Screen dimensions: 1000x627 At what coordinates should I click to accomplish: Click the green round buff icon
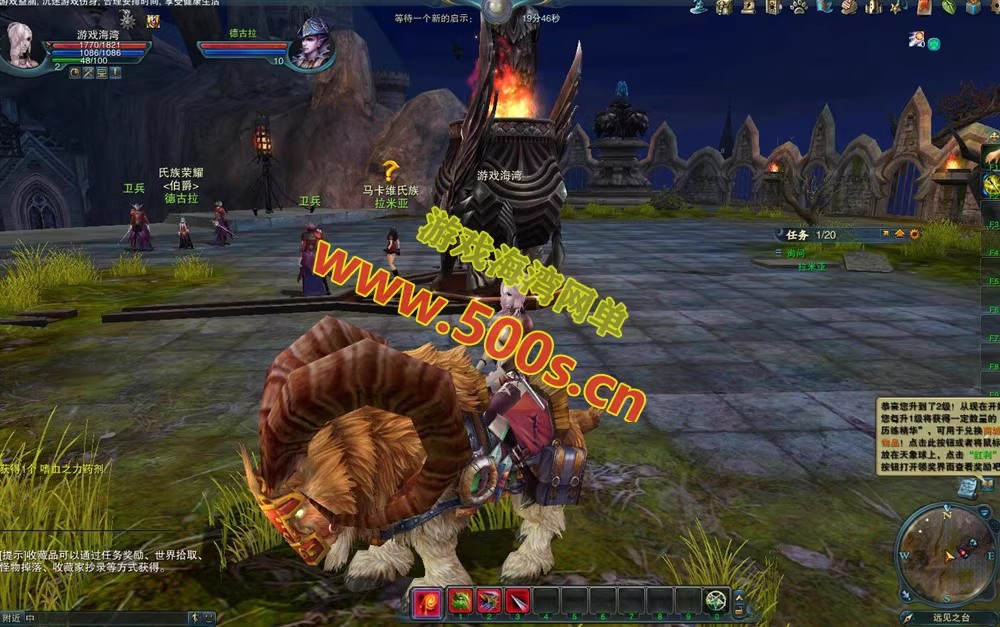click(x=934, y=43)
